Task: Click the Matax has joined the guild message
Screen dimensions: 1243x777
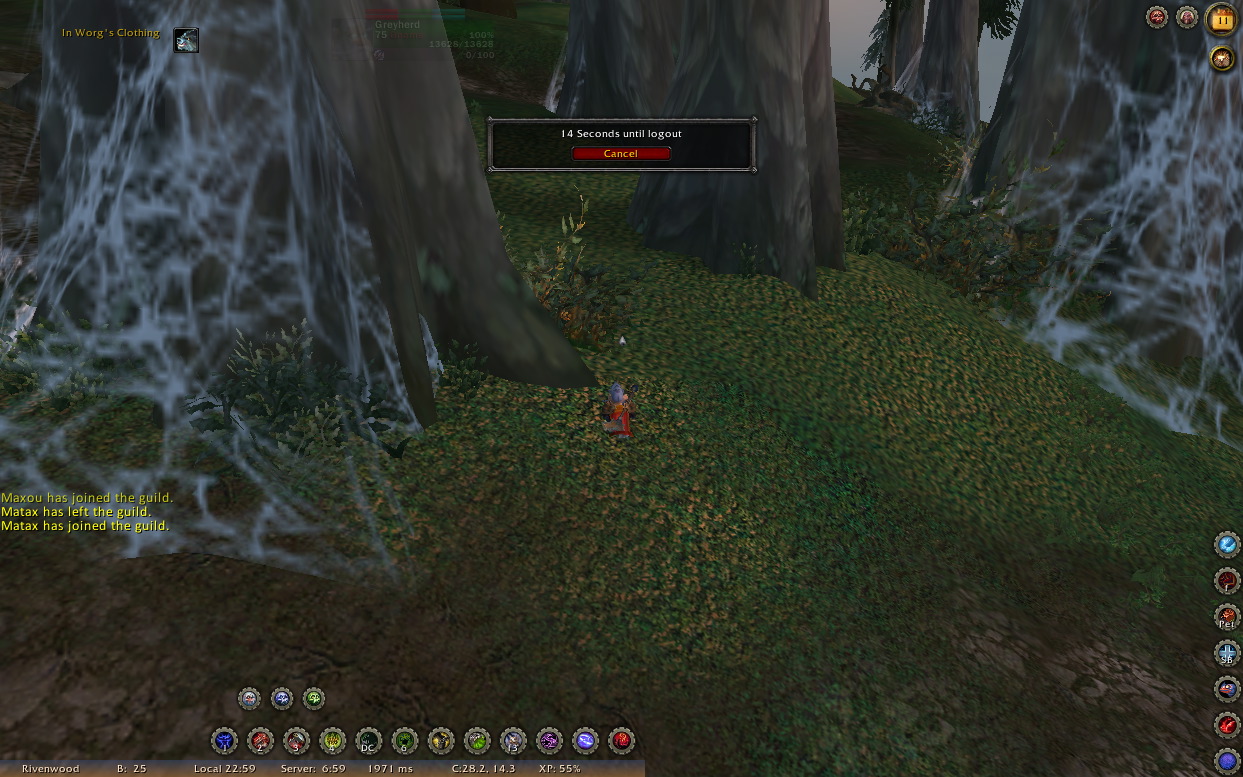Action: 85,526
